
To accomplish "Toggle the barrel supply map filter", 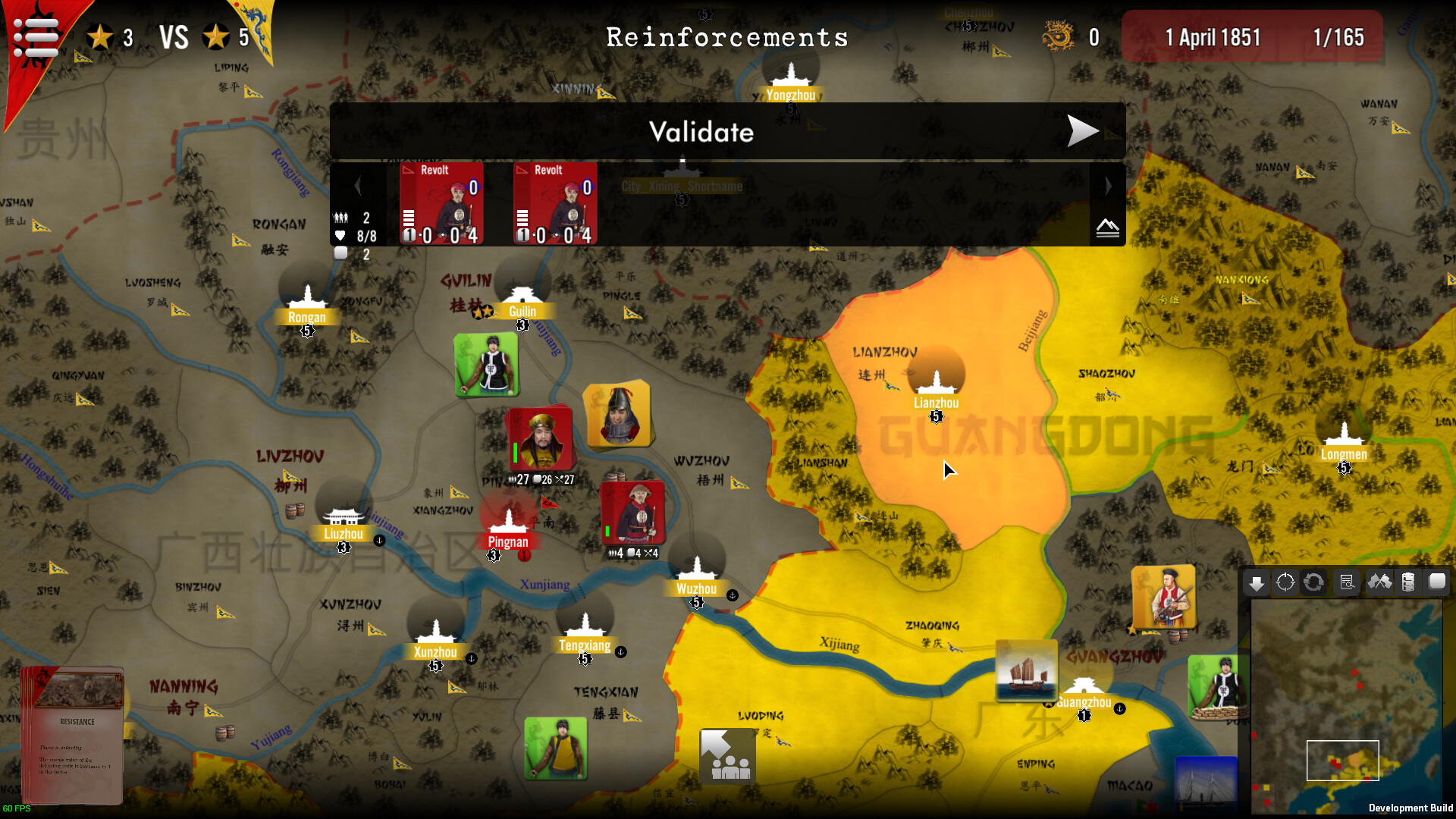I will [1408, 582].
